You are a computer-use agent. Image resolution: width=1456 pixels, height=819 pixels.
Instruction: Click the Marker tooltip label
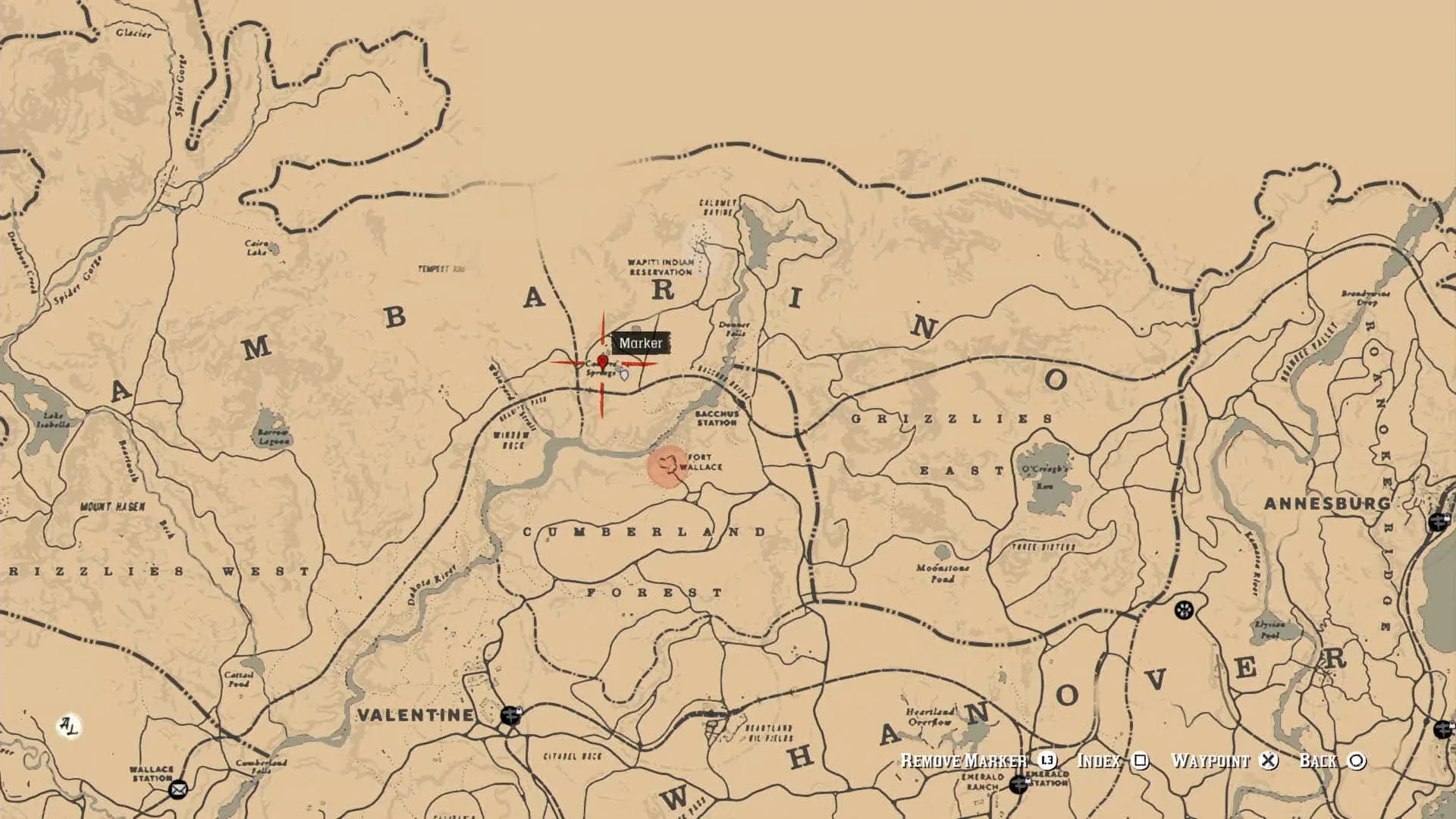point(641,343)
